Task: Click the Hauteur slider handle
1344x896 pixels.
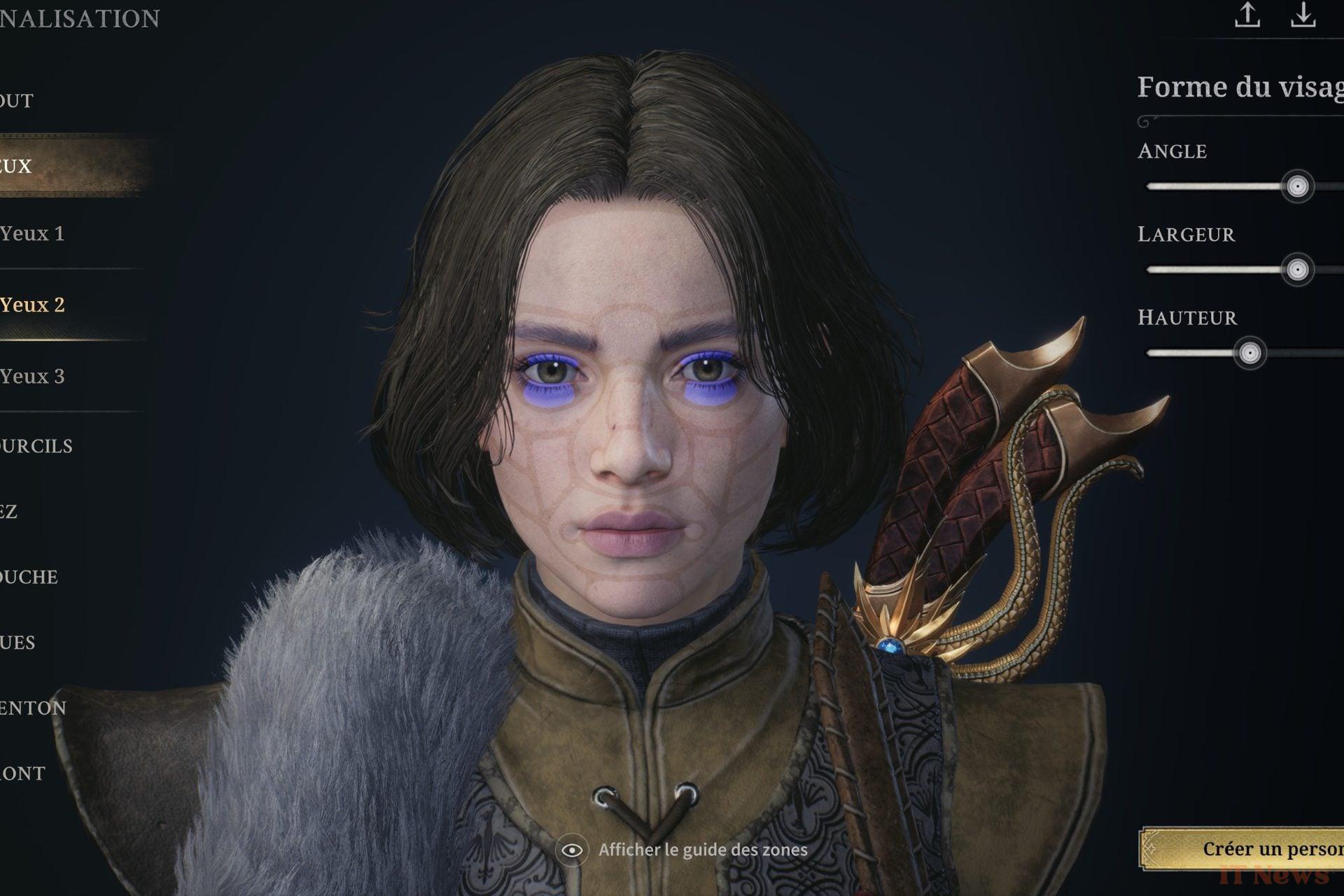Action: point(1249,353)
